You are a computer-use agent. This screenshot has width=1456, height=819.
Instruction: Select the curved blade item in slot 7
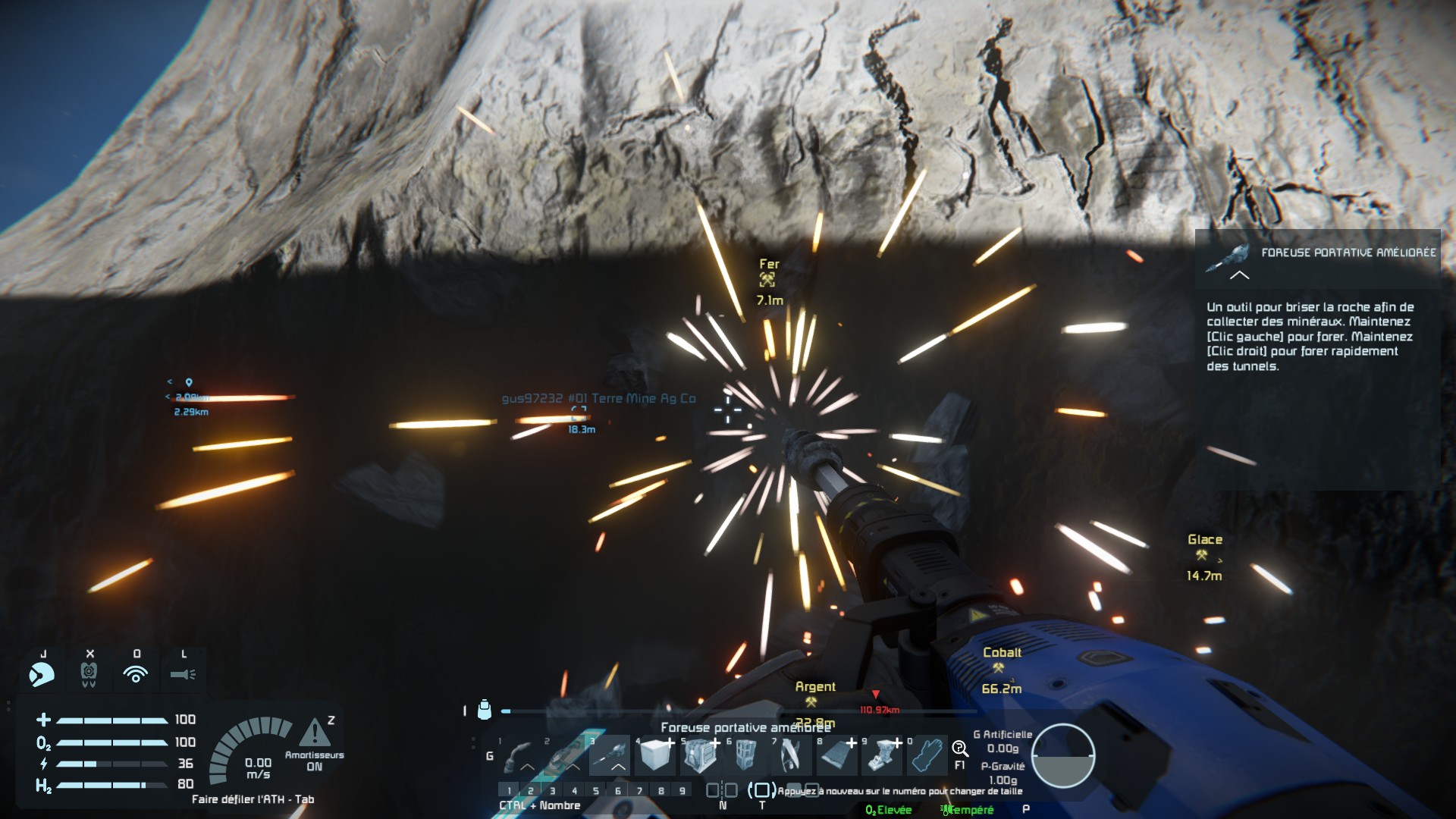[x=792, y=756]
